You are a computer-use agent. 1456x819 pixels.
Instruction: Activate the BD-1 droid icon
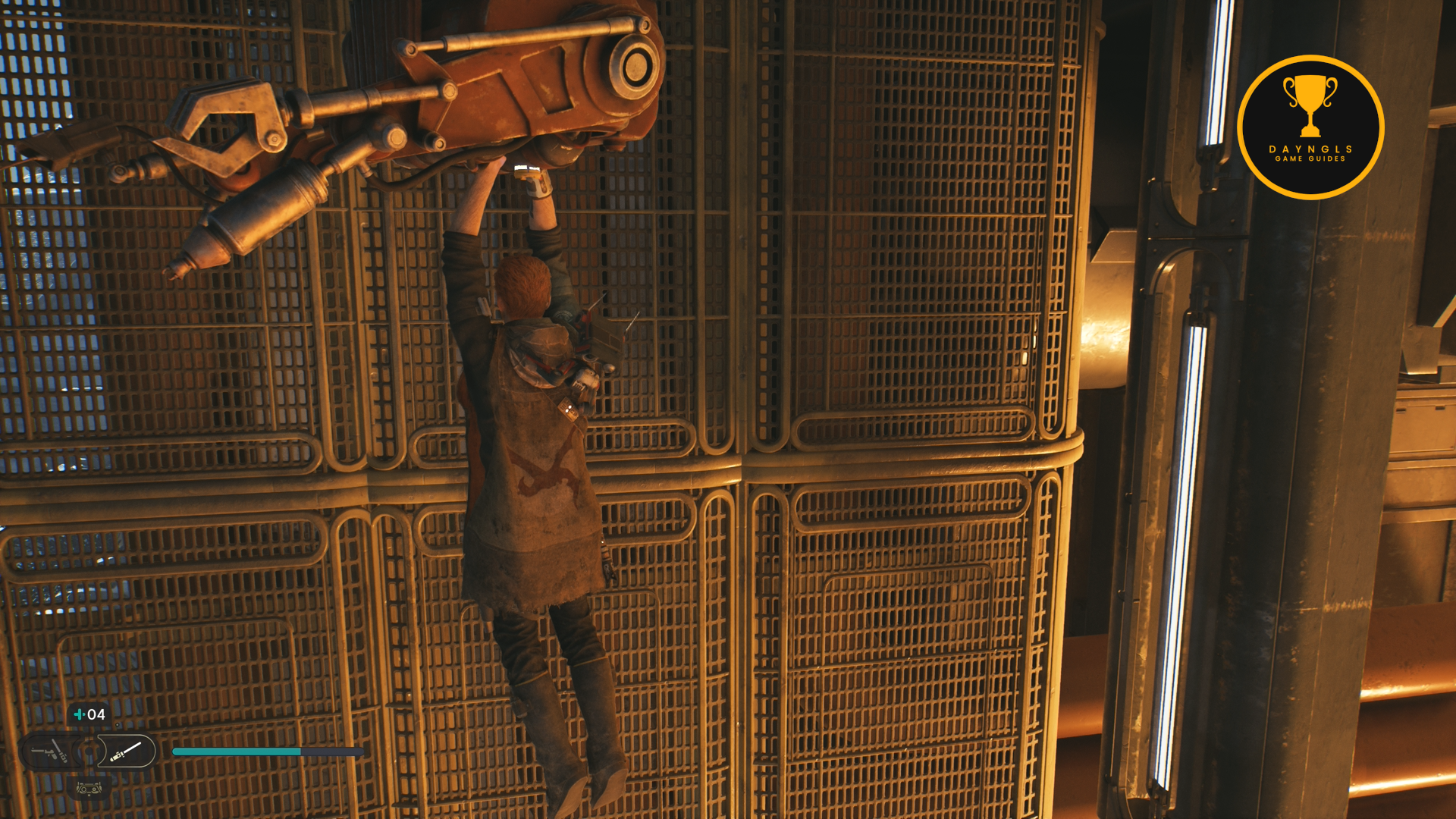pos(89,789)
